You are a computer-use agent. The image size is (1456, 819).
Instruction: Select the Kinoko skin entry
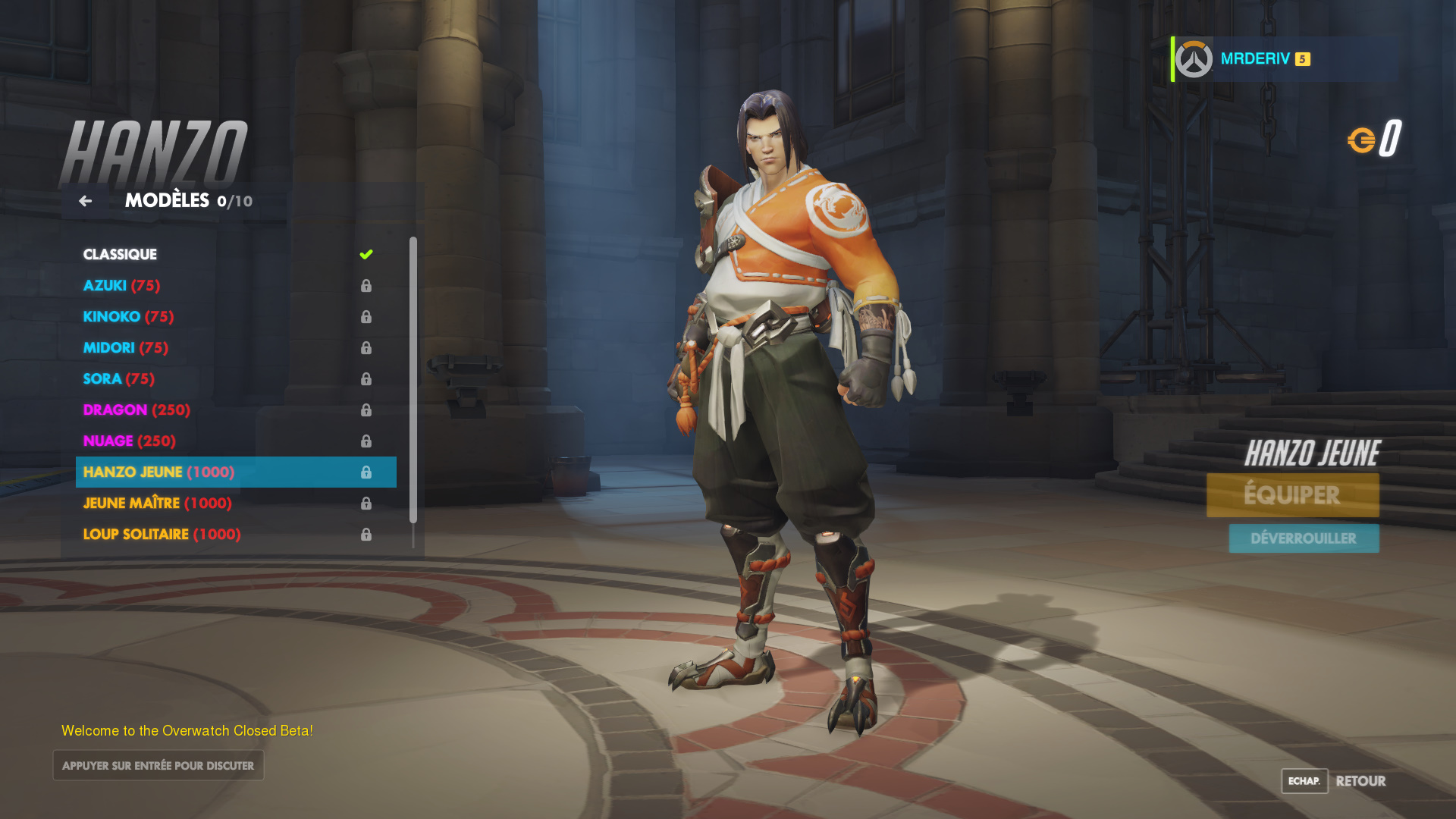point(128,317)
